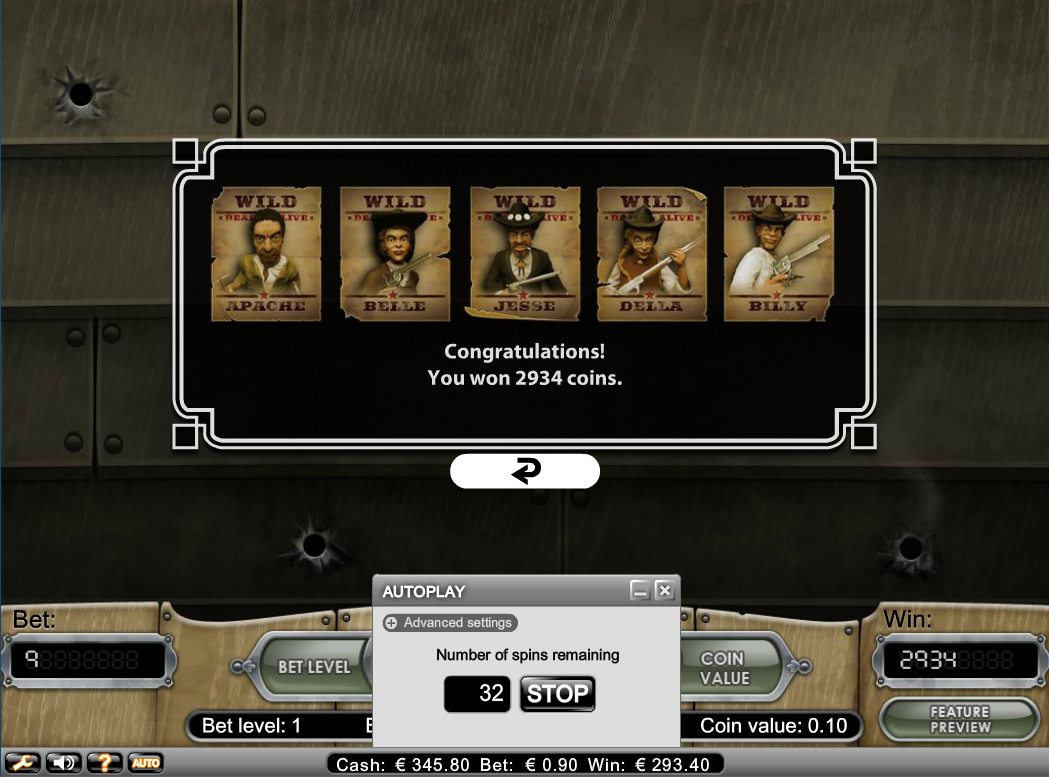
Task: Close the Autoplay panel
Action: [665, 591]
